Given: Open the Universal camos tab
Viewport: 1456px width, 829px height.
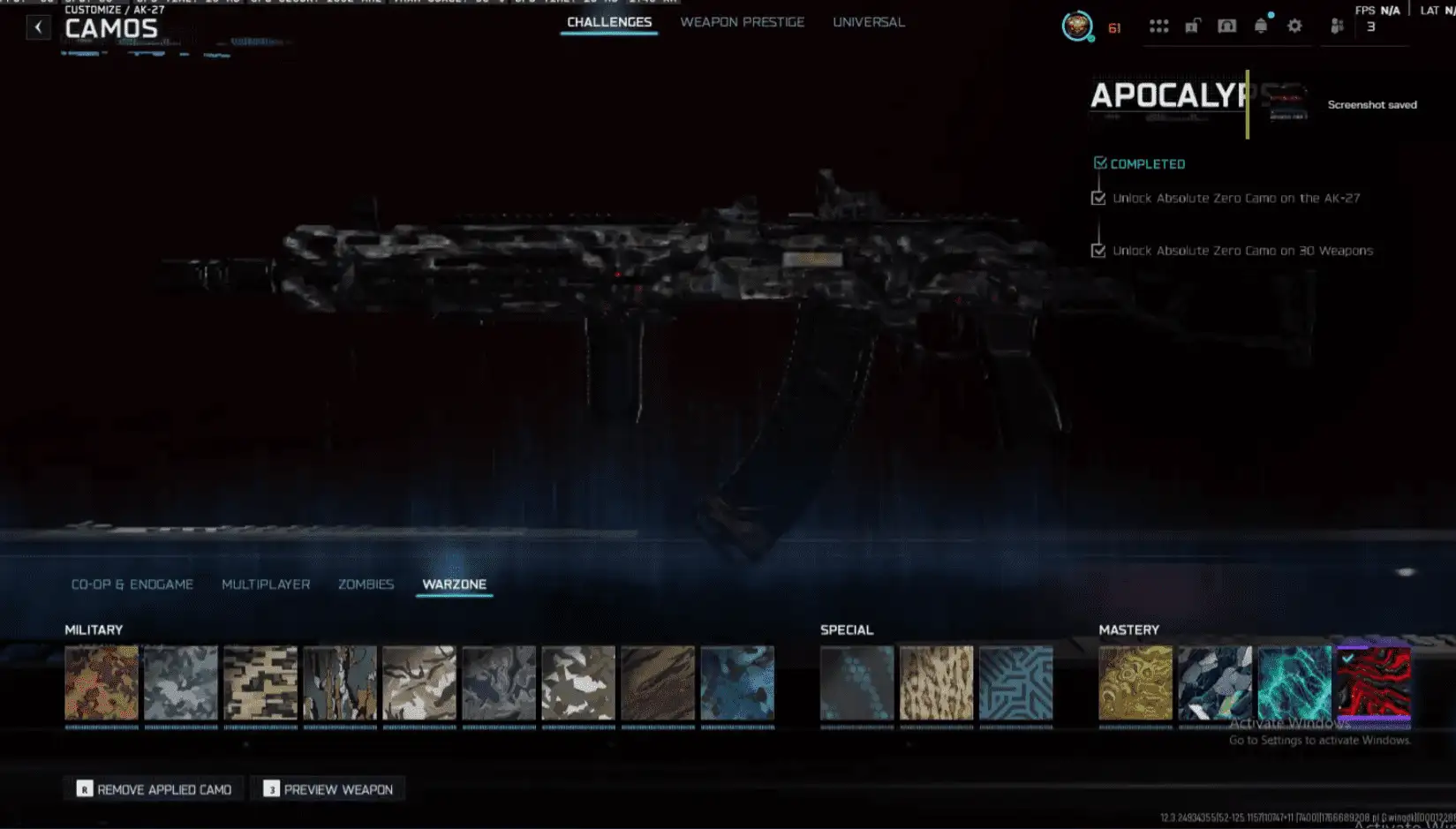Looking at the screenshot, I should [868, 22].
